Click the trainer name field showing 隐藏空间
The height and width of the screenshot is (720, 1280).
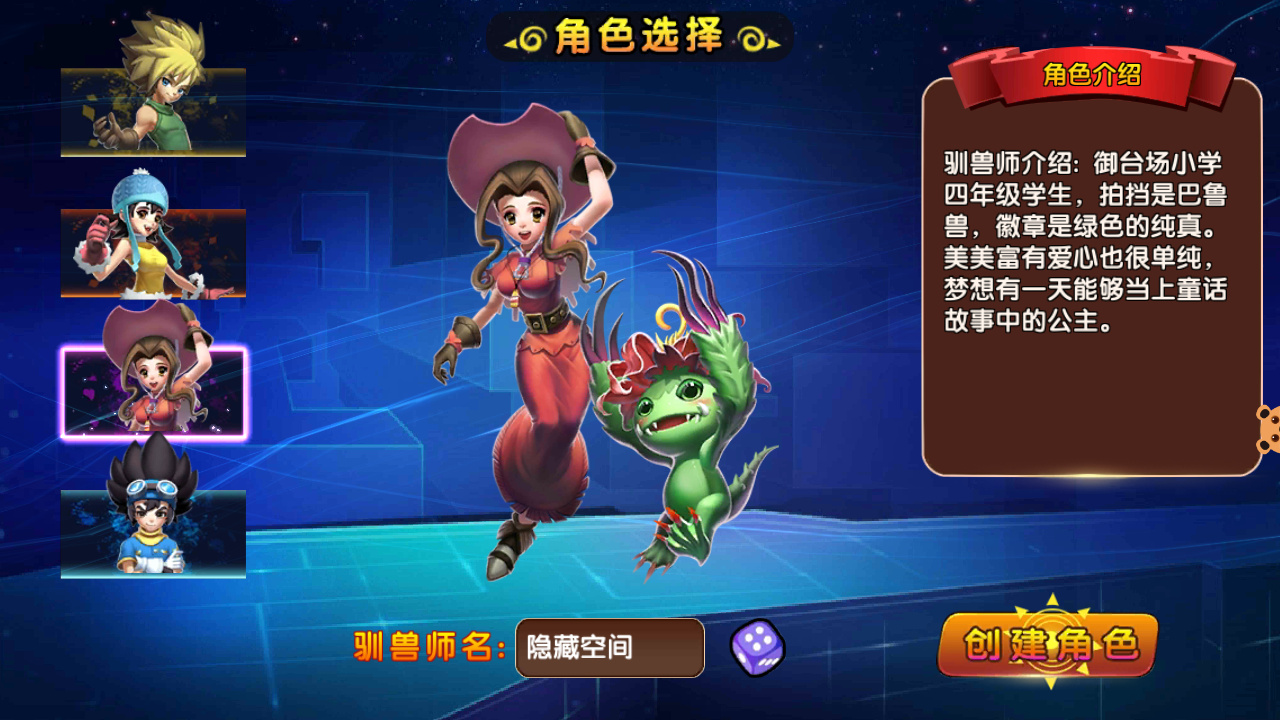point(608,648)
